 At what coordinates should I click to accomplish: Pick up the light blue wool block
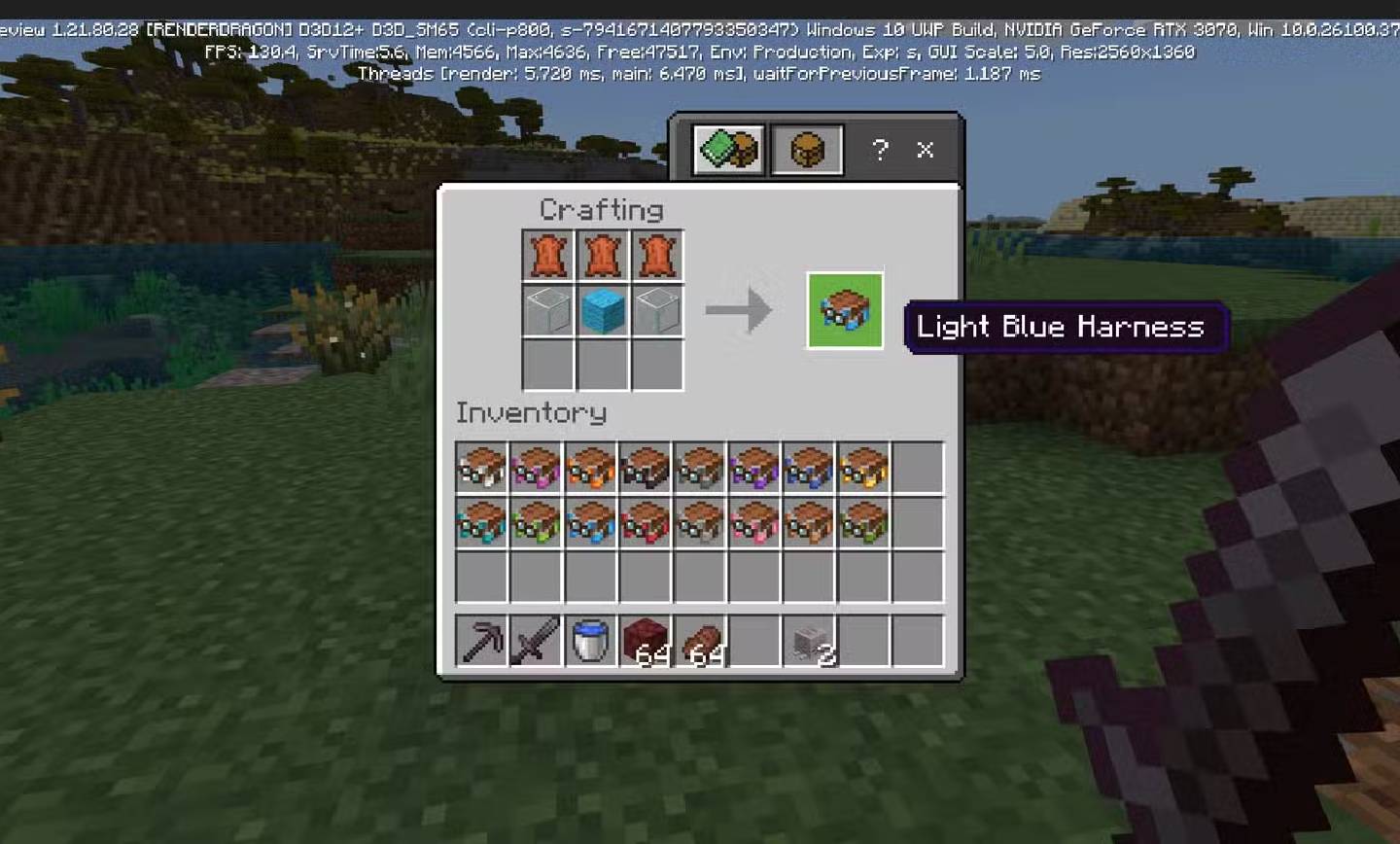603,311
